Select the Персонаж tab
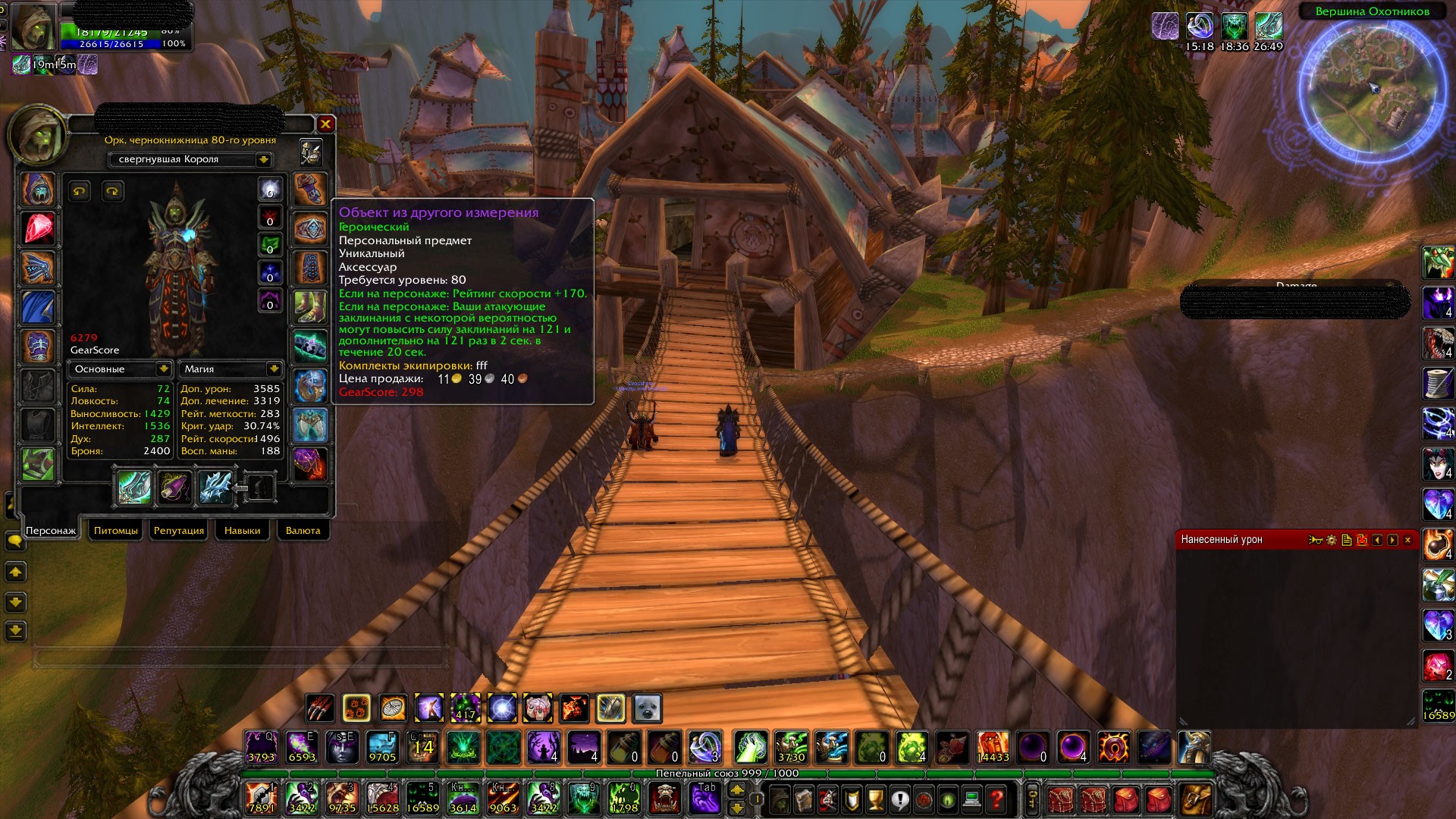Screen dimensions: 1456x819 click(51, 530)
